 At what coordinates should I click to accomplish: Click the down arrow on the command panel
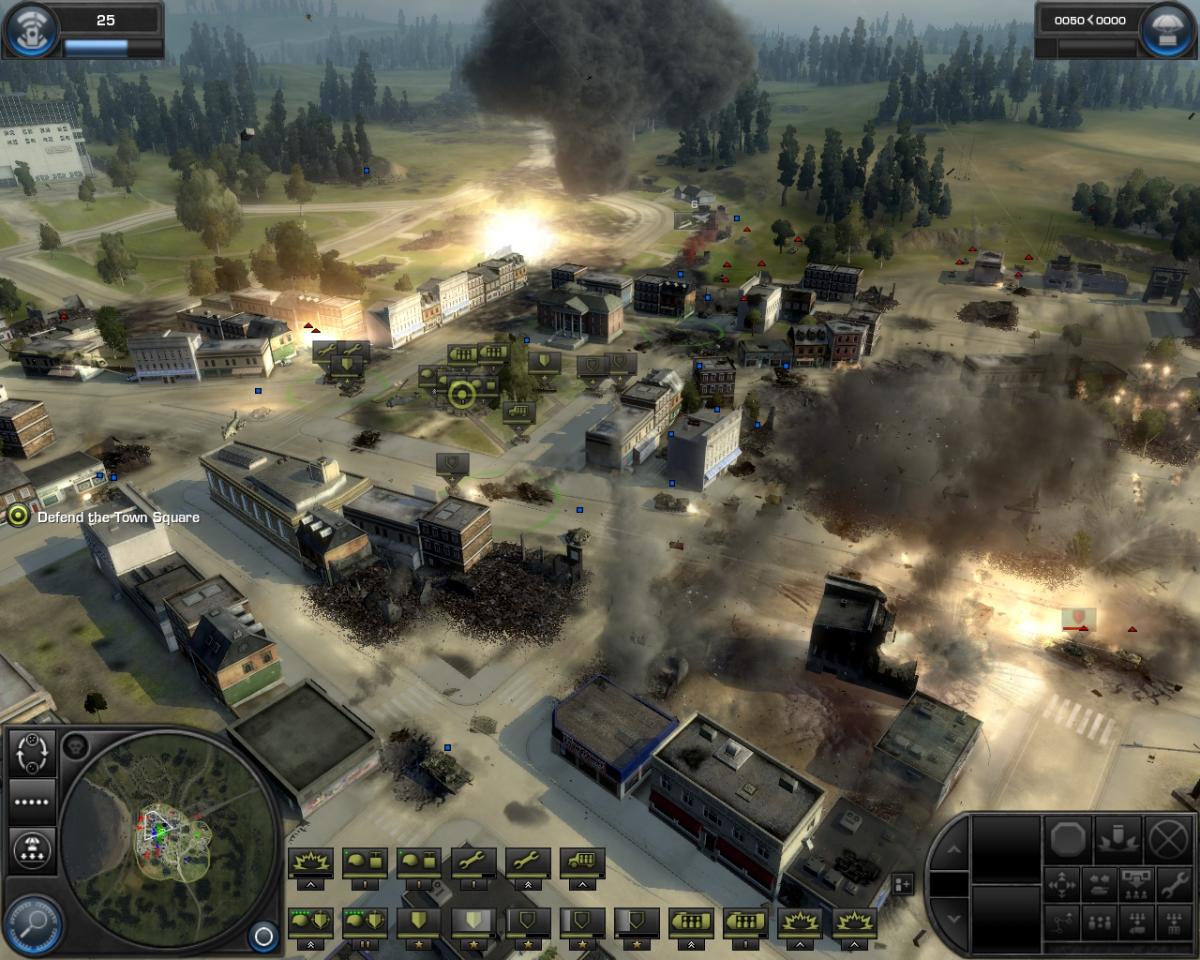(x=952, y=918)
